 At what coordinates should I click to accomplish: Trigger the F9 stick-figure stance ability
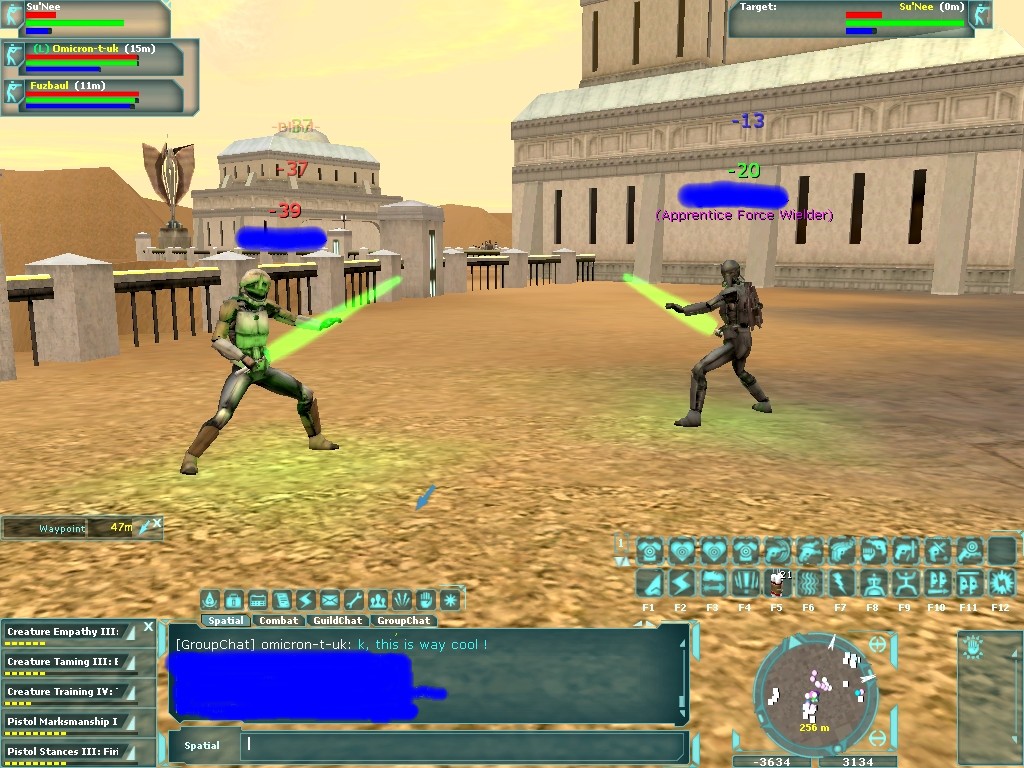[905, 584]
